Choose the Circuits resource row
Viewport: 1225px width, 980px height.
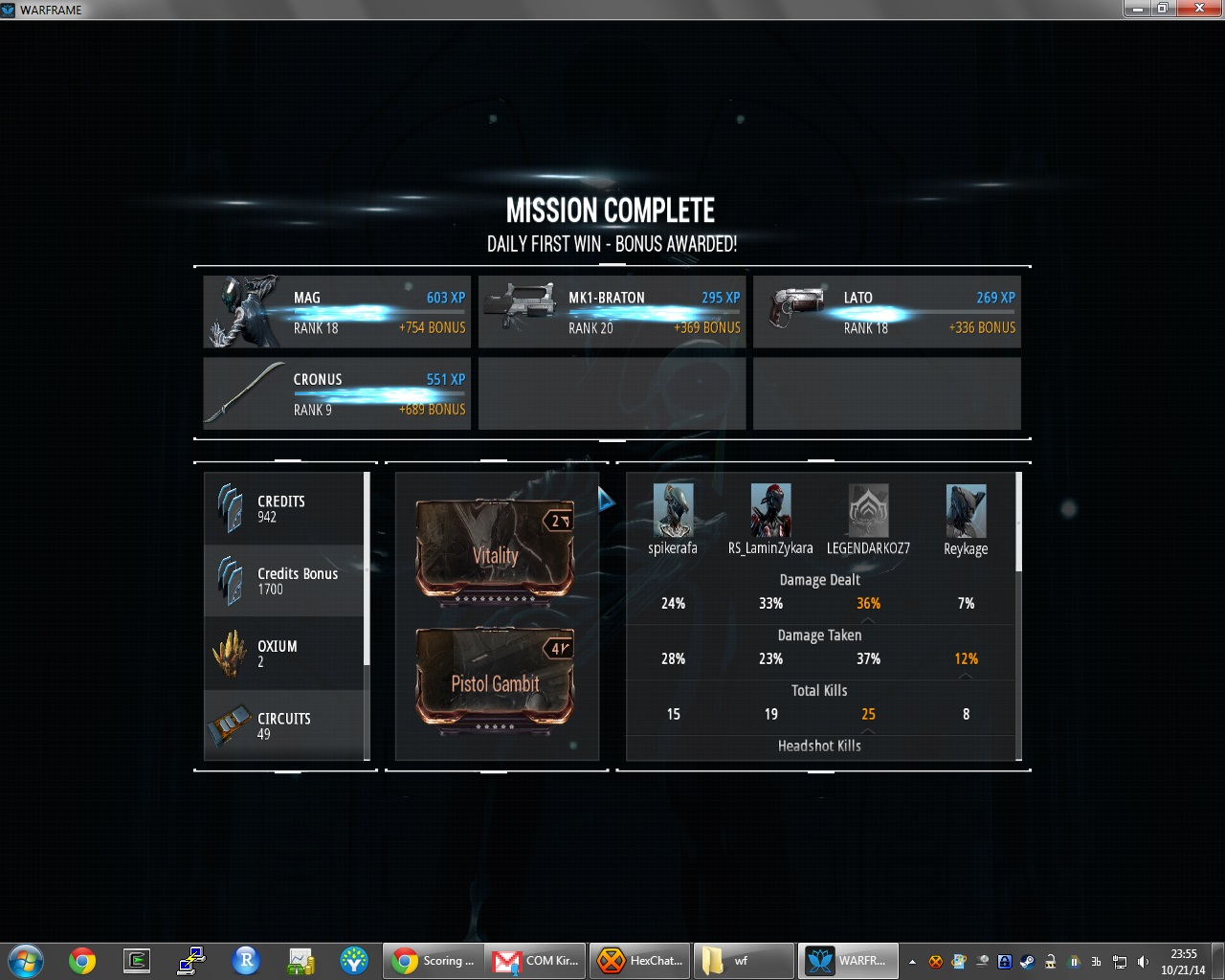pyautogui.click(x=284, y=725)
